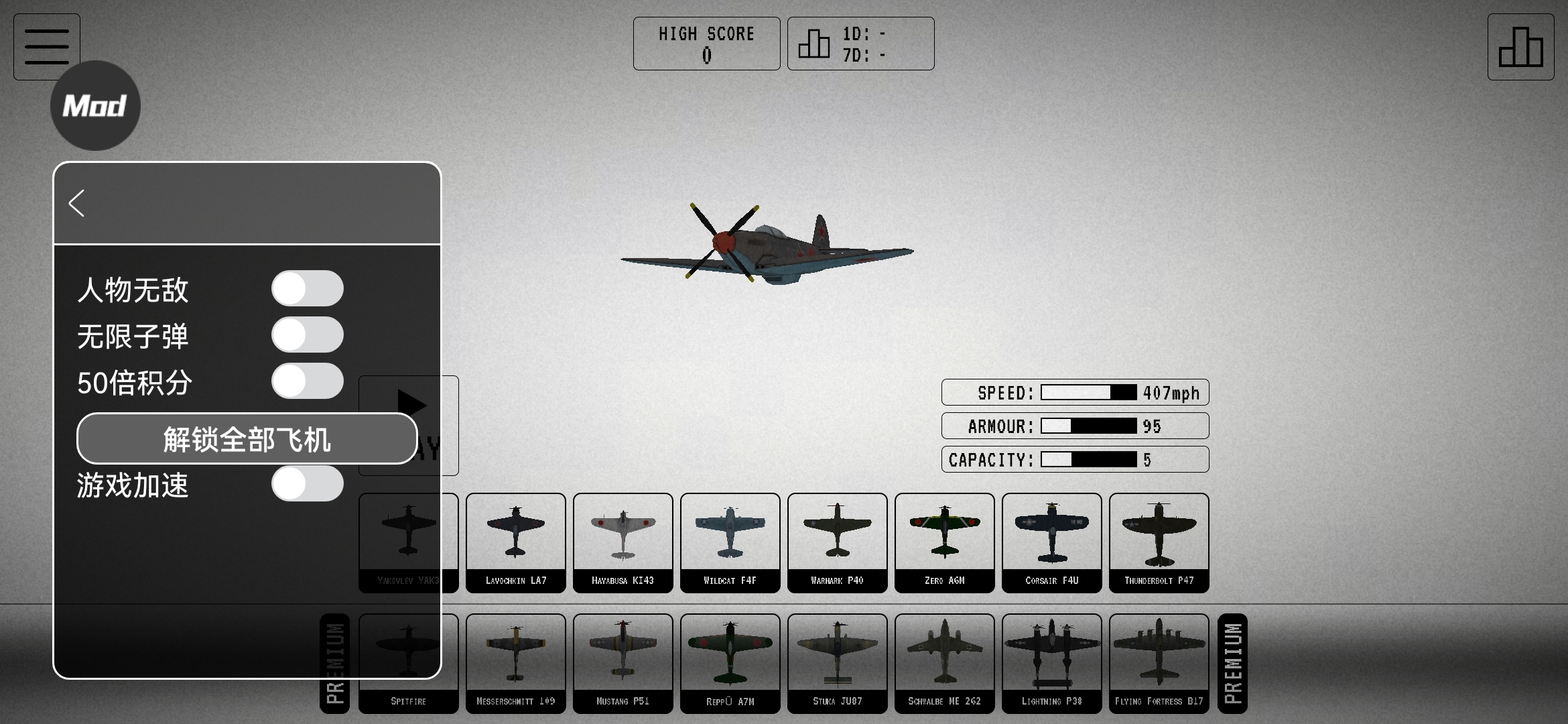The image size is (1568, 724).
Task: Turn on the 50倍积分 score multiplier
Action: [x=307, y=381]
